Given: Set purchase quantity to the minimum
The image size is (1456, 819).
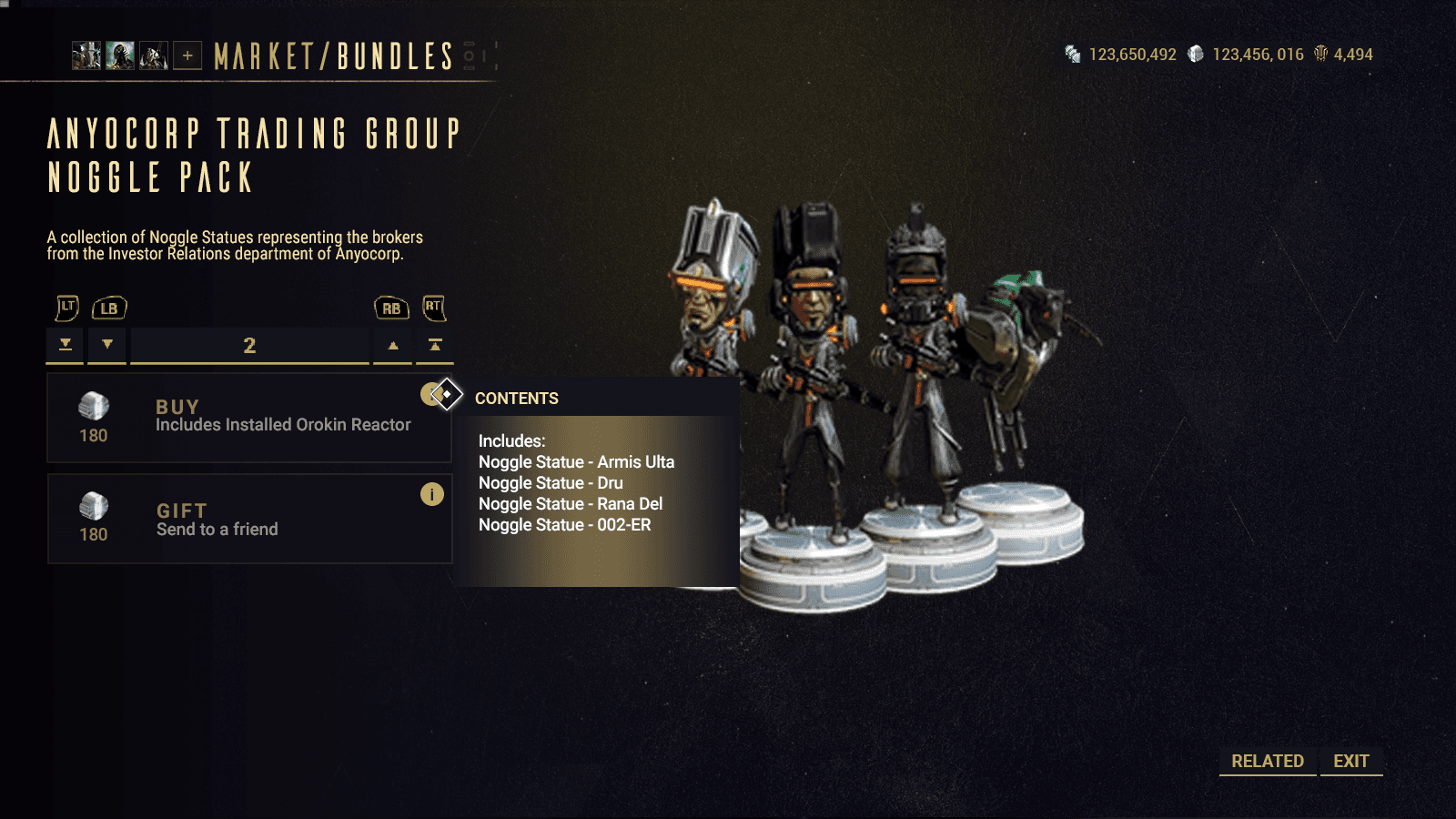Looking at the screenshot, I should tap(66, 346).
